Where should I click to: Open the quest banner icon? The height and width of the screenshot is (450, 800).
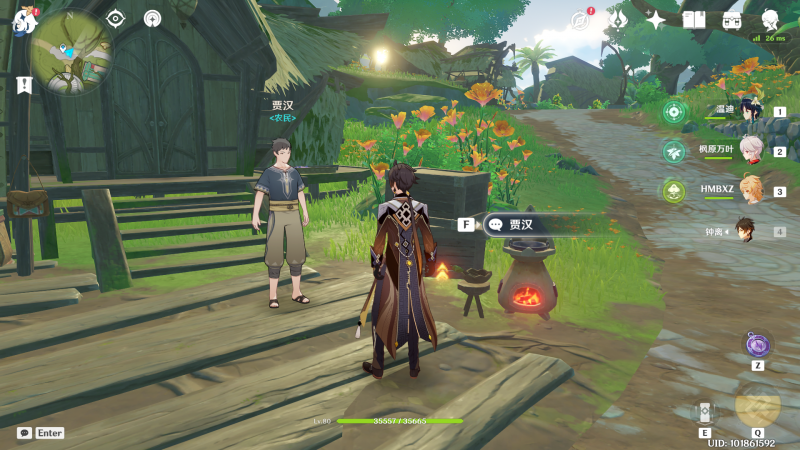pyautogui.click(x=24, y=85)
